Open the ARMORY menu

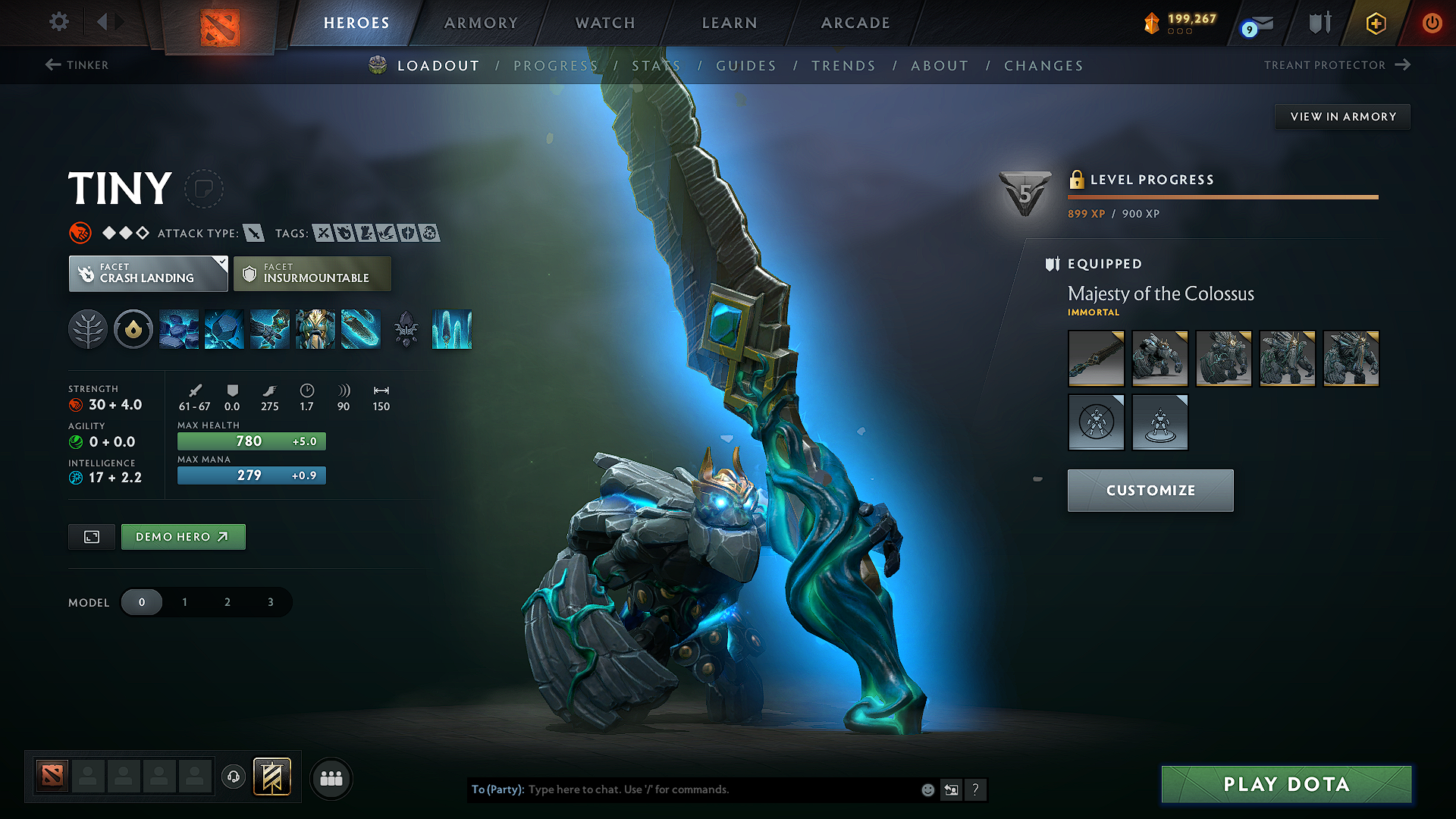coord(481,23)
